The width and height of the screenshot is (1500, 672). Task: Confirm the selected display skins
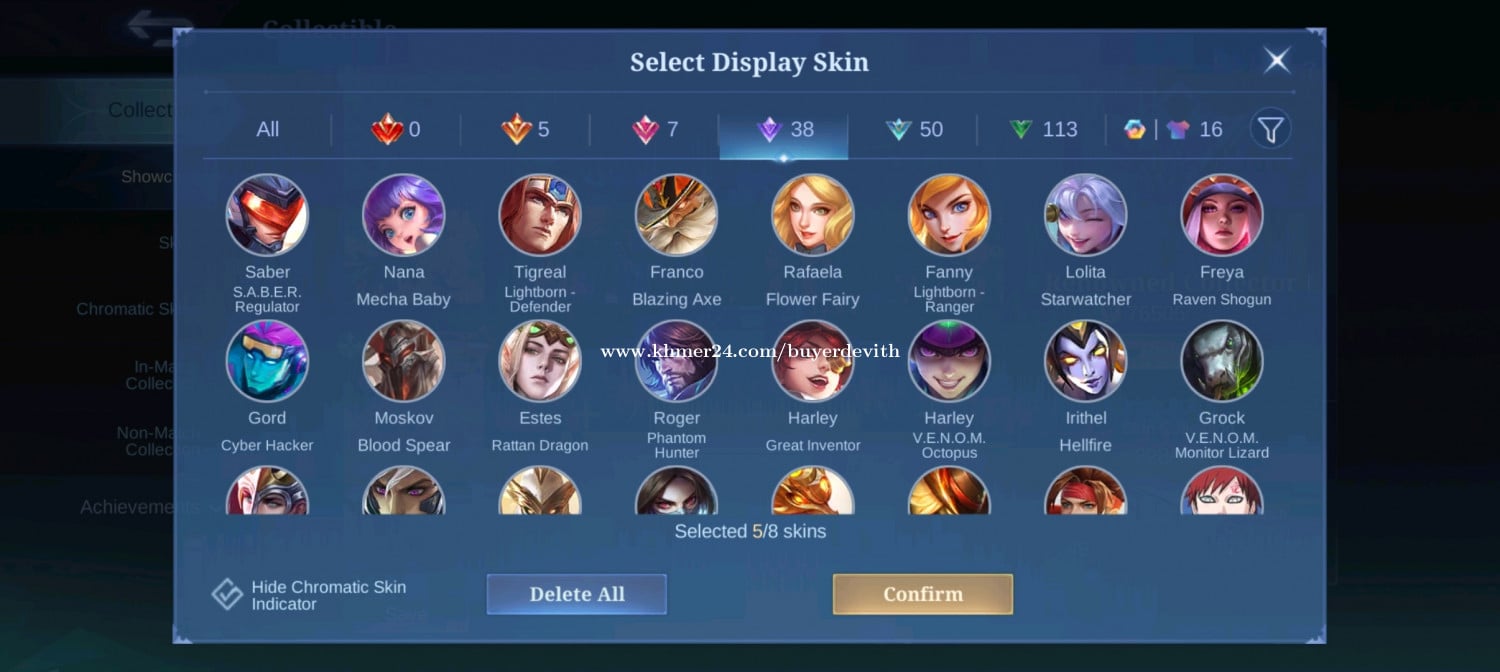tap(922, 594)
